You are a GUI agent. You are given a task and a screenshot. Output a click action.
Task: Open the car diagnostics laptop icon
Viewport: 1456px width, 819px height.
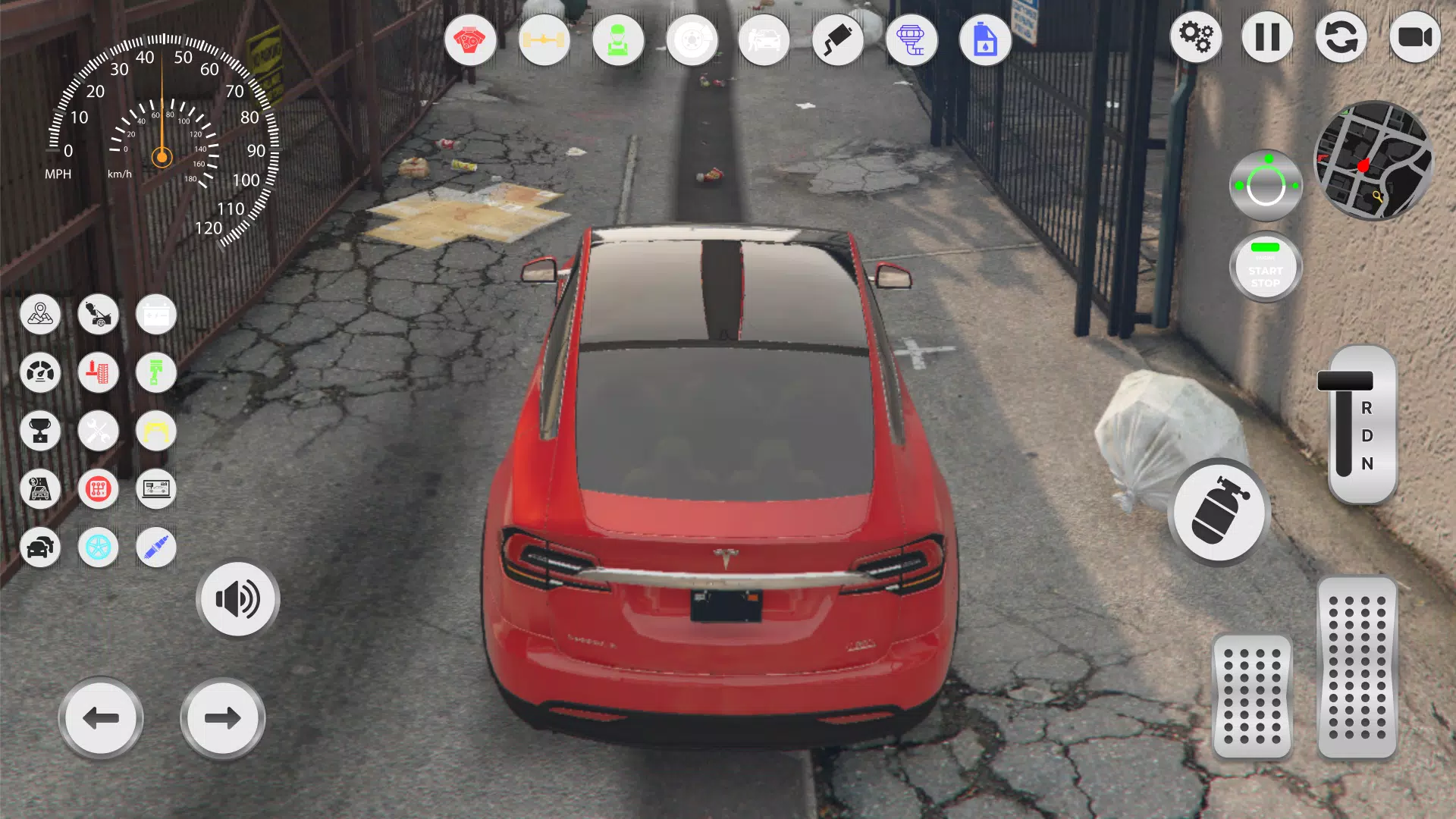(x=155, y=489)
